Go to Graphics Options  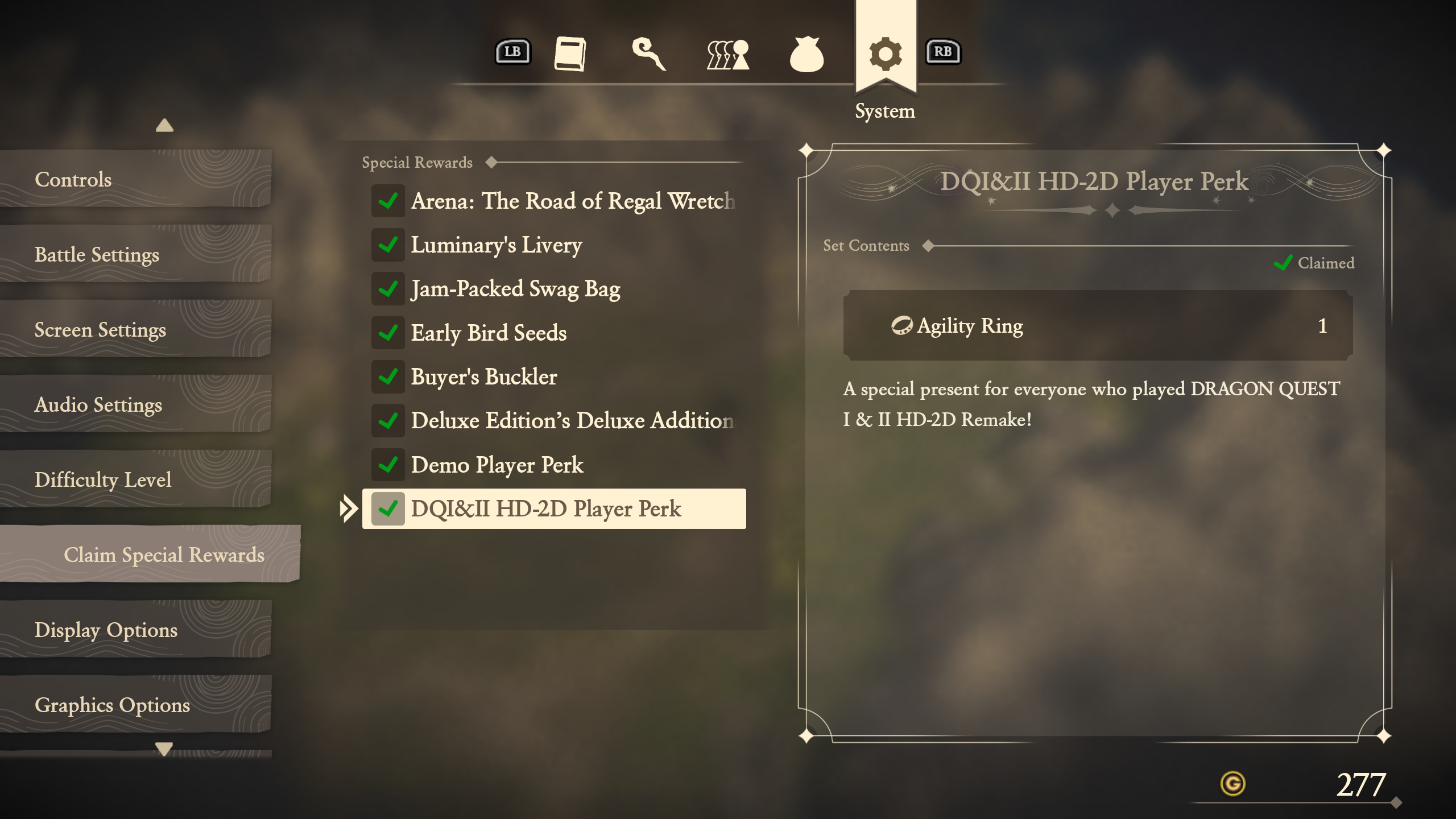pos(134,705)
